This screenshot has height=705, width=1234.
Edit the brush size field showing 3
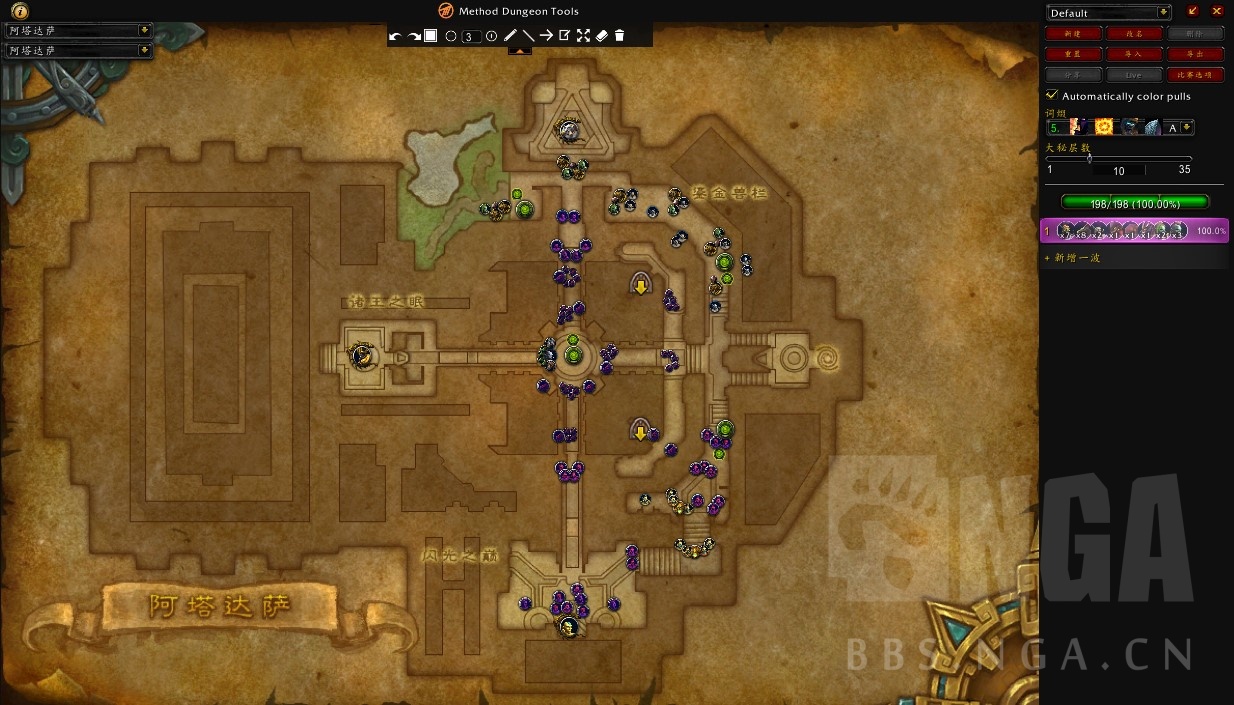(472, 36)
